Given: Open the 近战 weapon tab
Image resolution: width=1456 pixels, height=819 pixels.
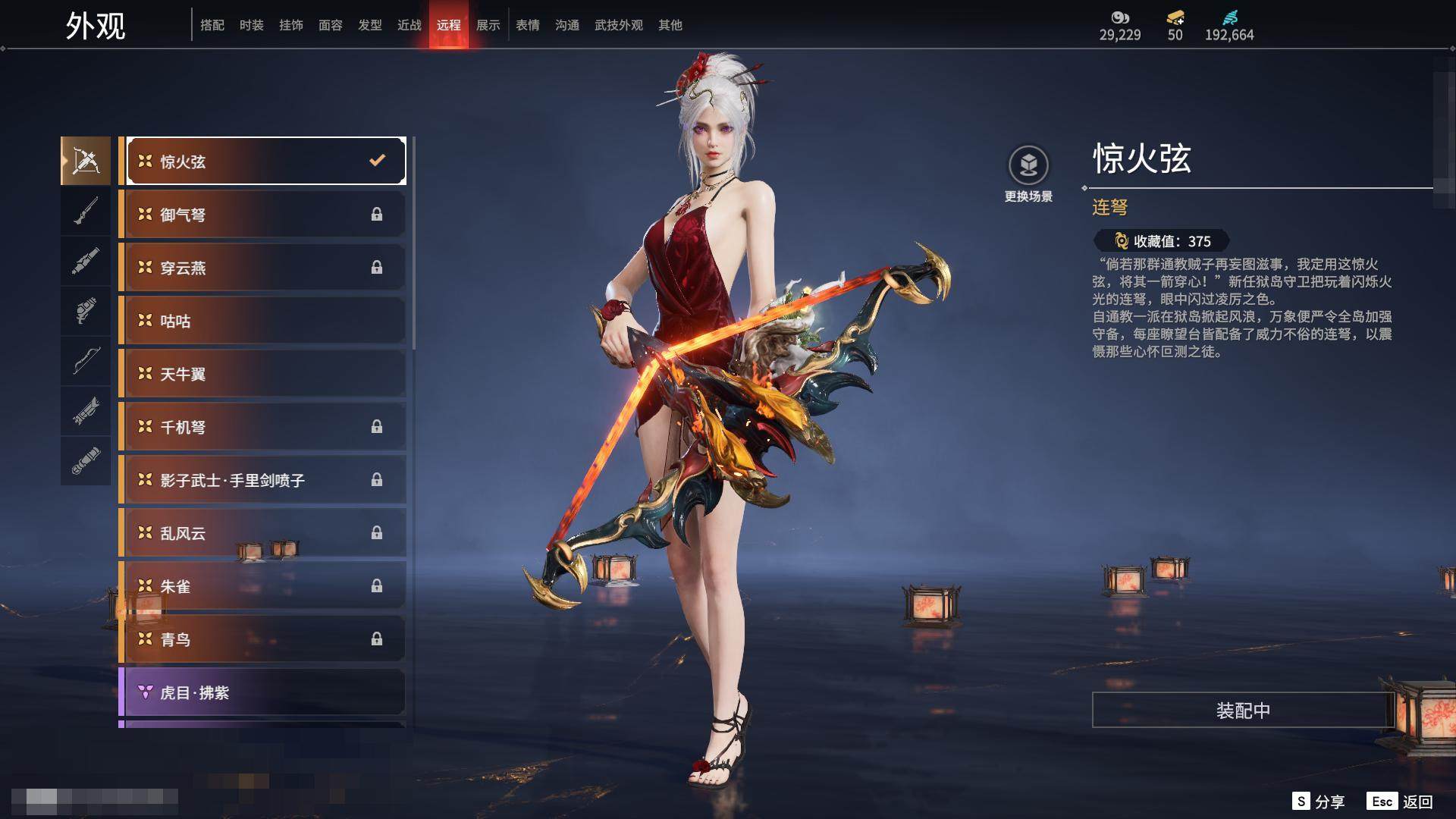Looking at the screenshot, I should click(x=409, y=25).
